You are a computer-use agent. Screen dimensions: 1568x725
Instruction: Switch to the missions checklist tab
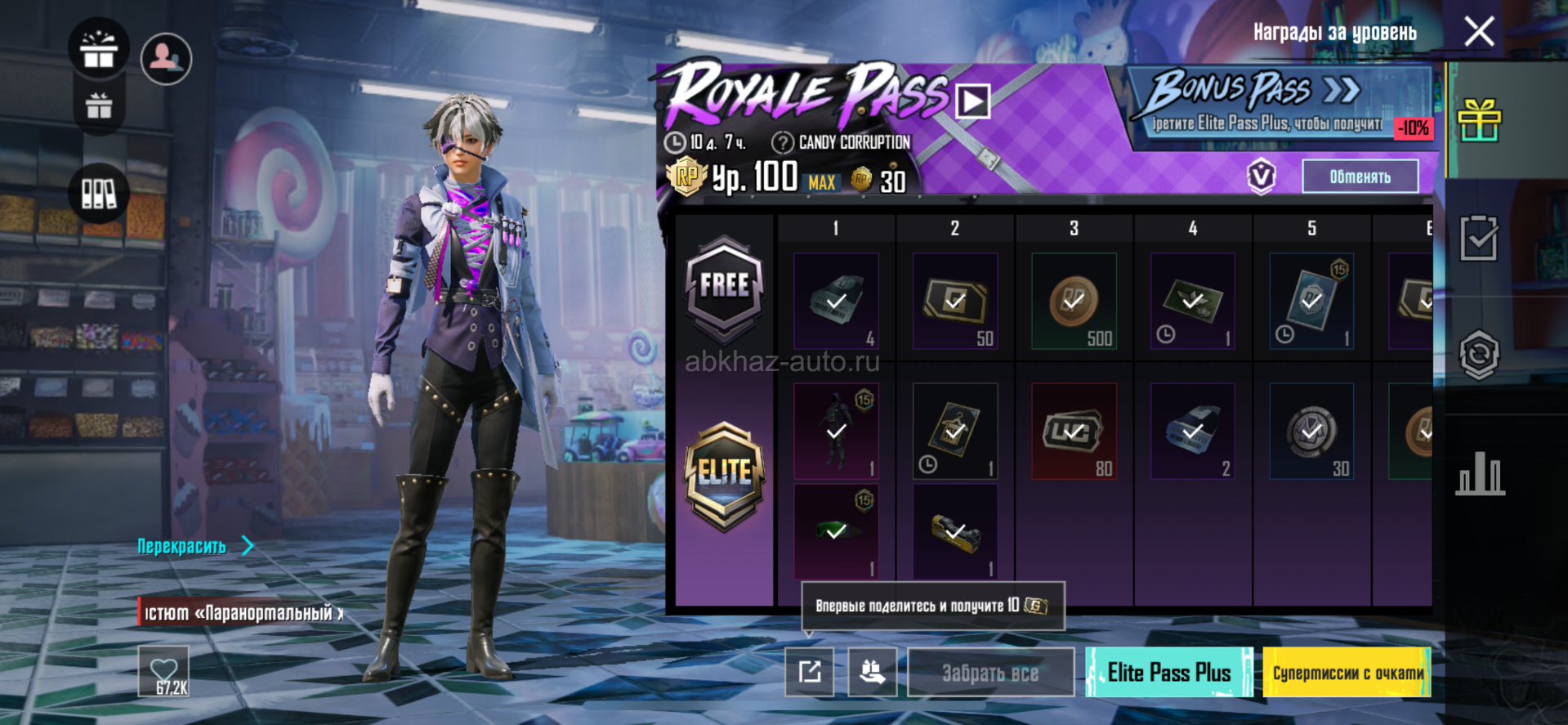[x=1479, y=239]
